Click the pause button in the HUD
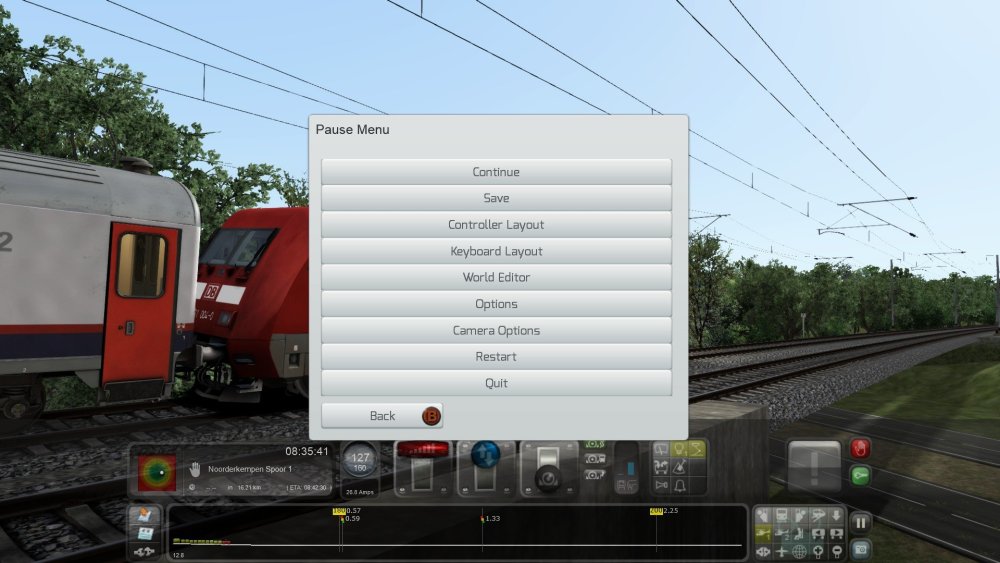The width and height of the screenshot is (1000, 563). [860, 522]
